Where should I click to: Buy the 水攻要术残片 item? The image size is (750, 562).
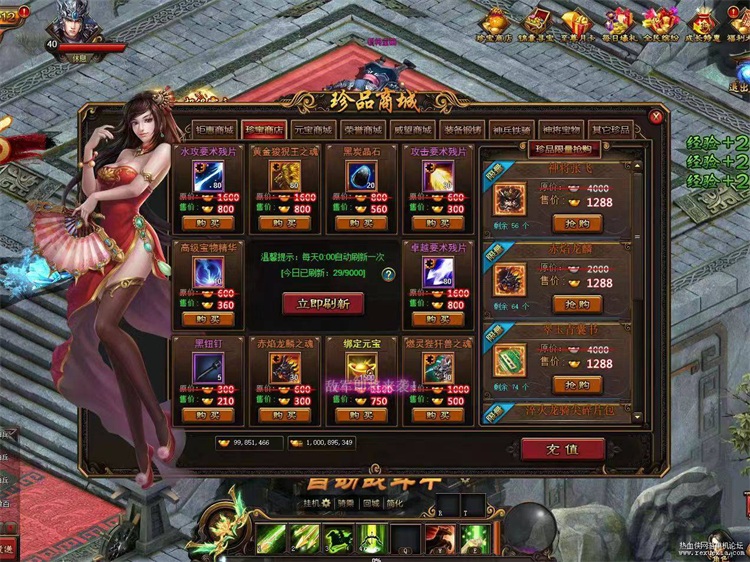pos(209,223)
